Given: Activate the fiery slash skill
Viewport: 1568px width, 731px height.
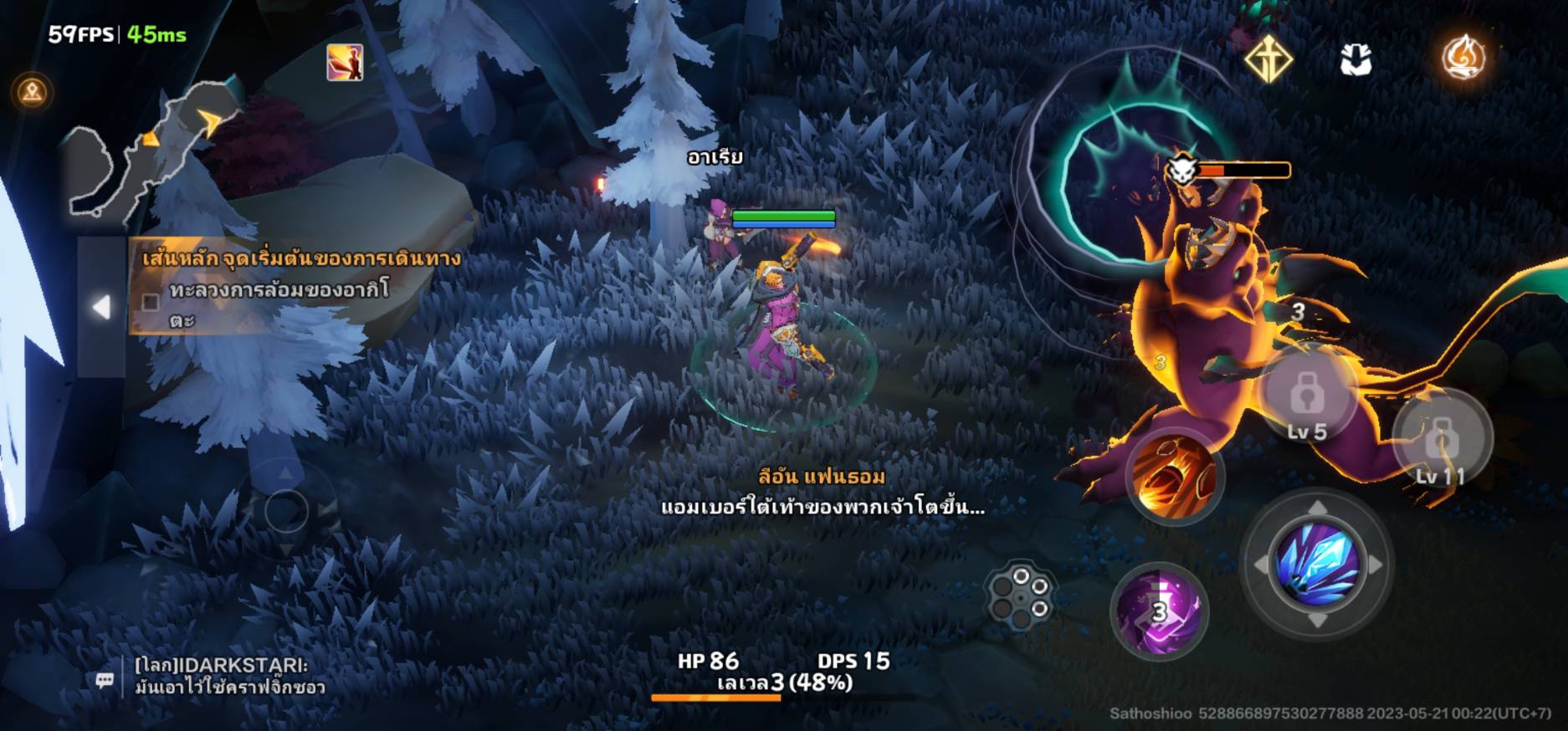Looking at the screenshot, I should tap(1174, 478).
